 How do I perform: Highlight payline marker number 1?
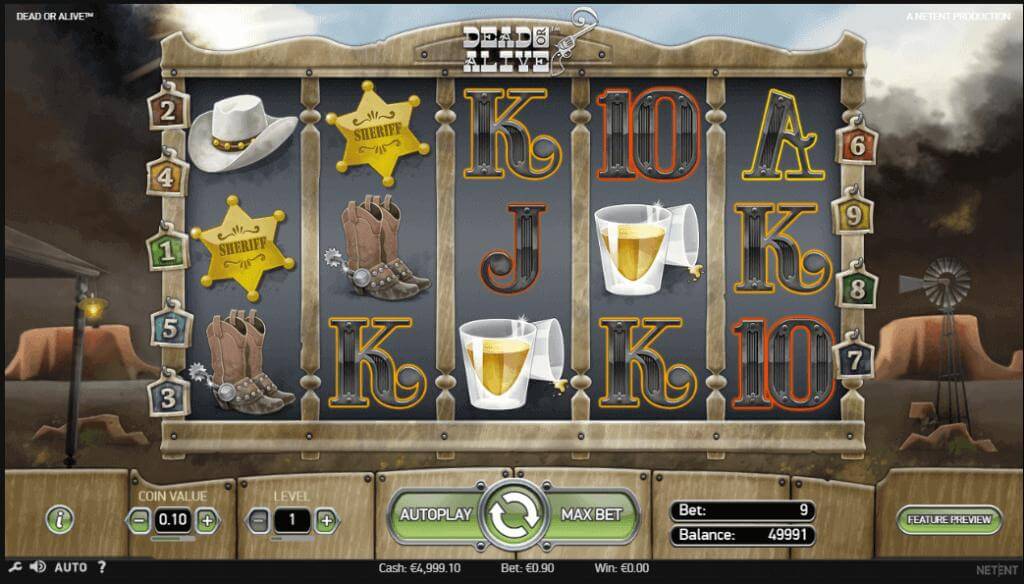pyautogui.click(x=167, y=250)
